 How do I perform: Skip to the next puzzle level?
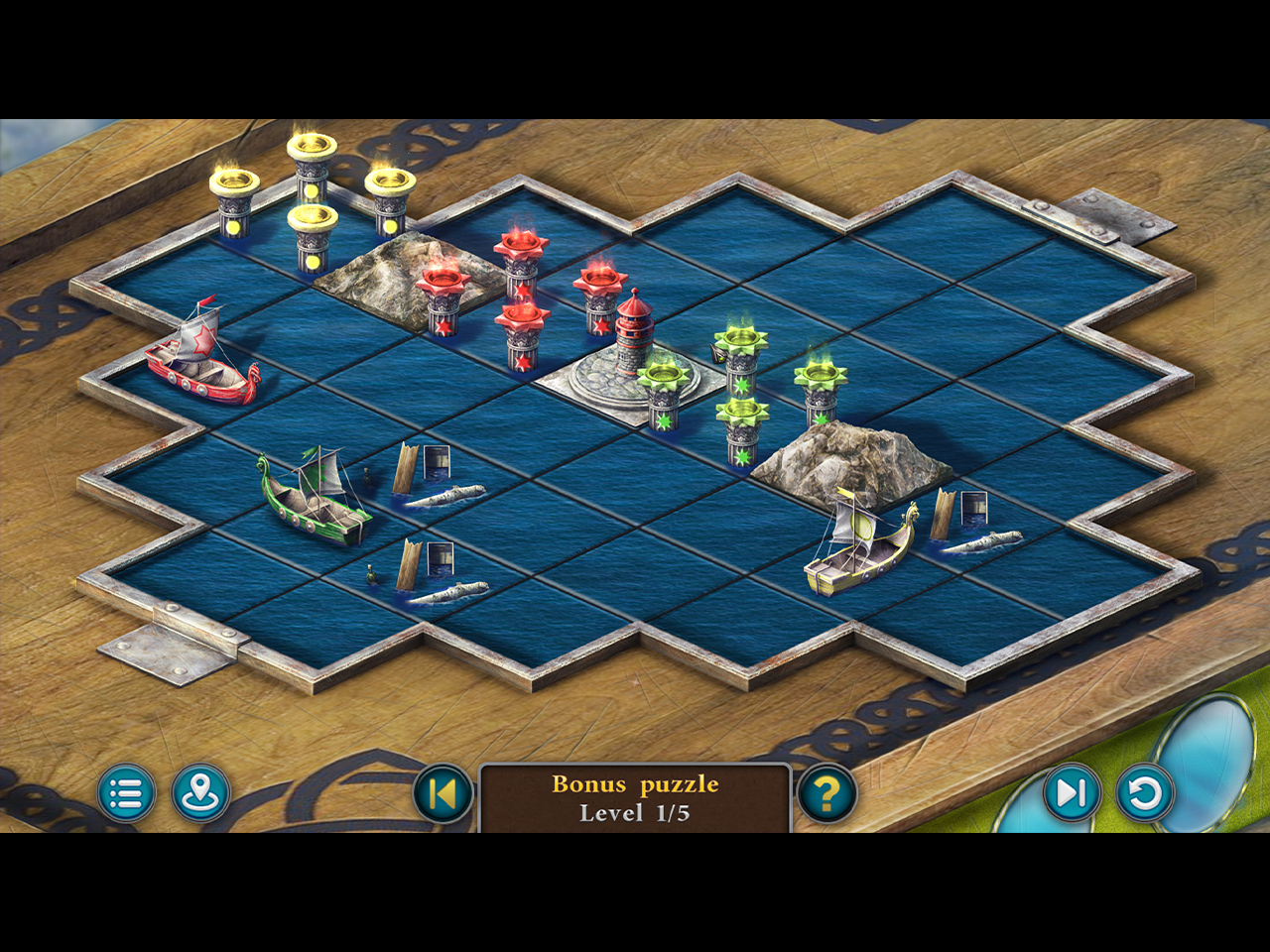point(1071,793)
